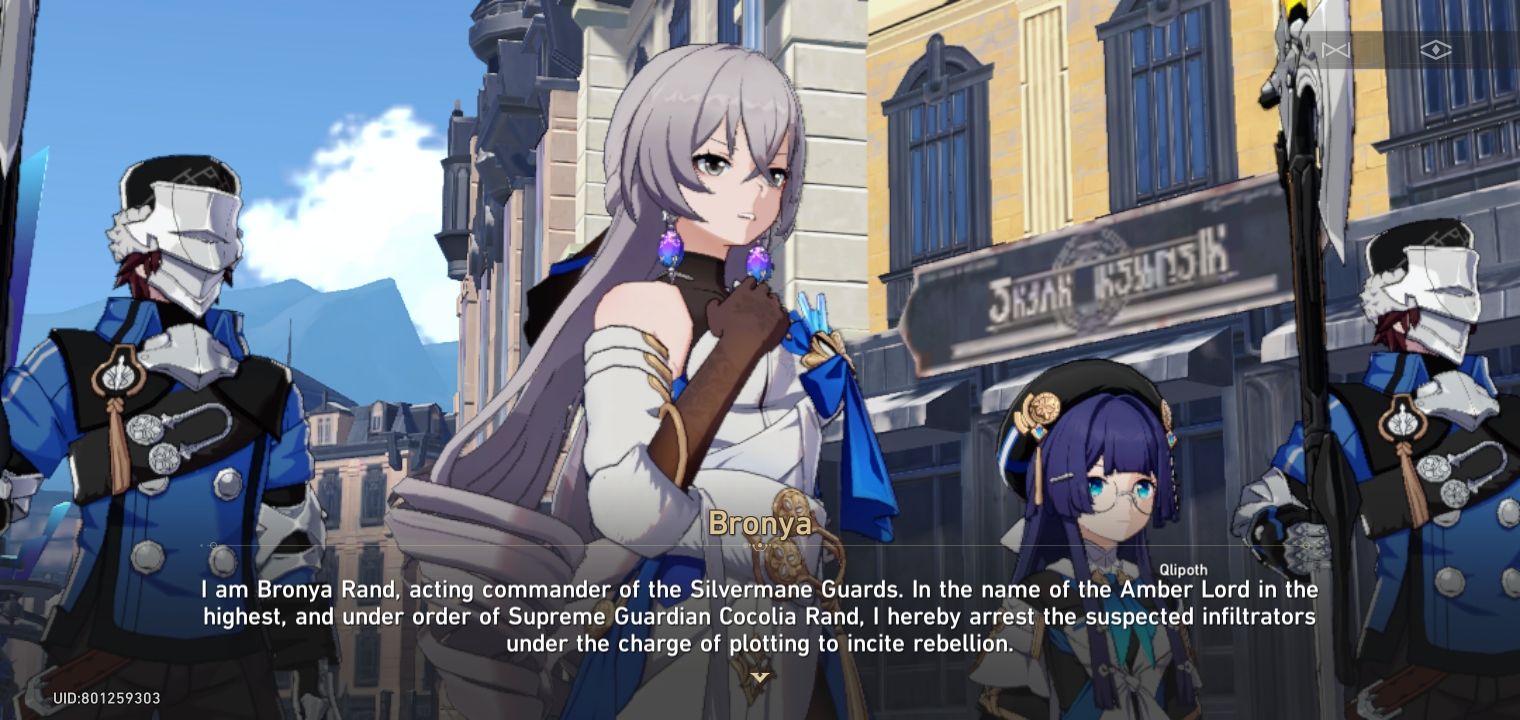Select the top-right cutscene control icon
Screen dimensions: 1520x720
pos(1436,48)
